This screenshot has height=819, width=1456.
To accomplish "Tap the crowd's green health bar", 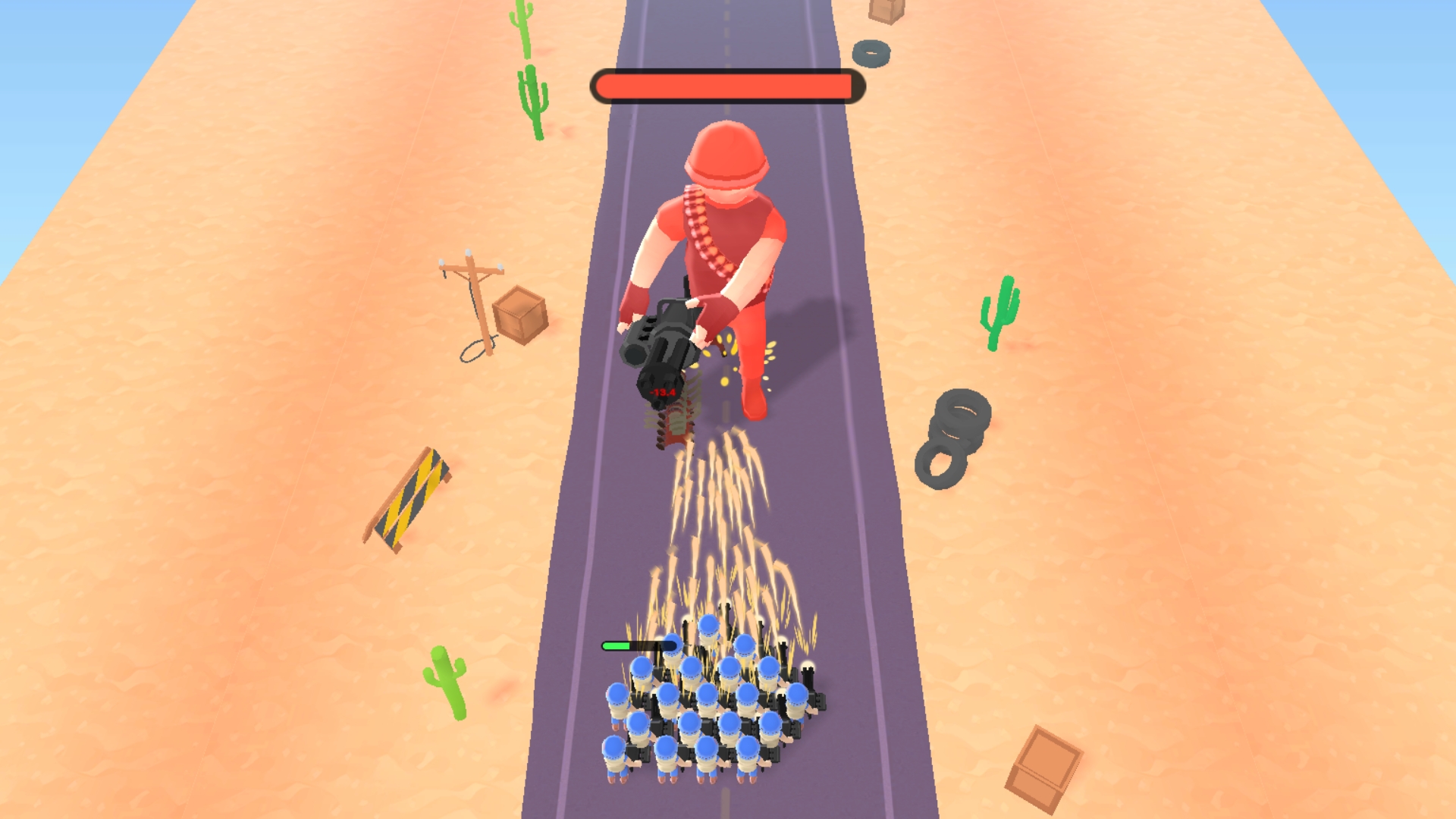I will tap(637, 645).
